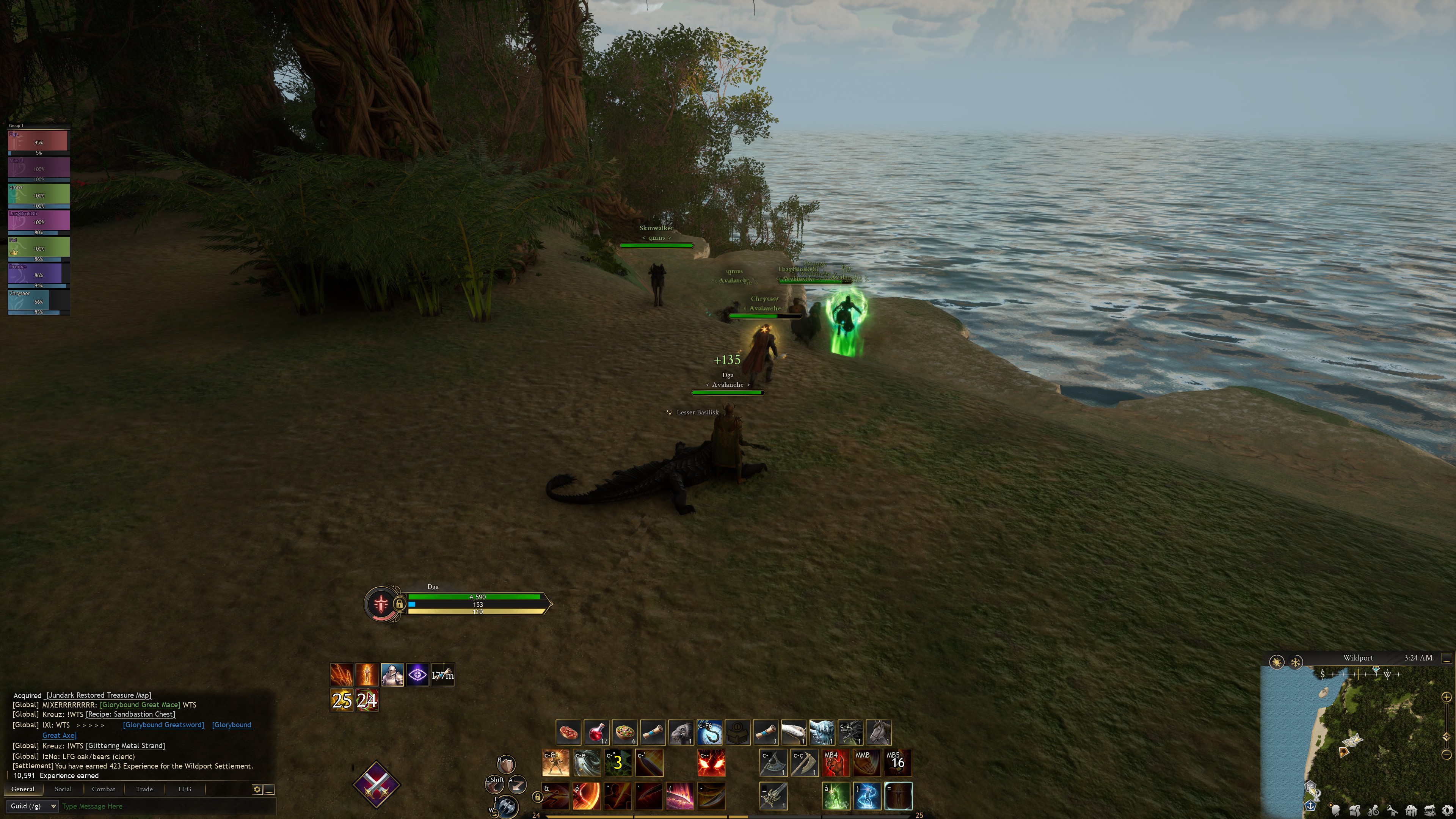Zoom out the minimap
Screen dimensions: 1456x819
pyautogui.click(x=1447, y=755)
